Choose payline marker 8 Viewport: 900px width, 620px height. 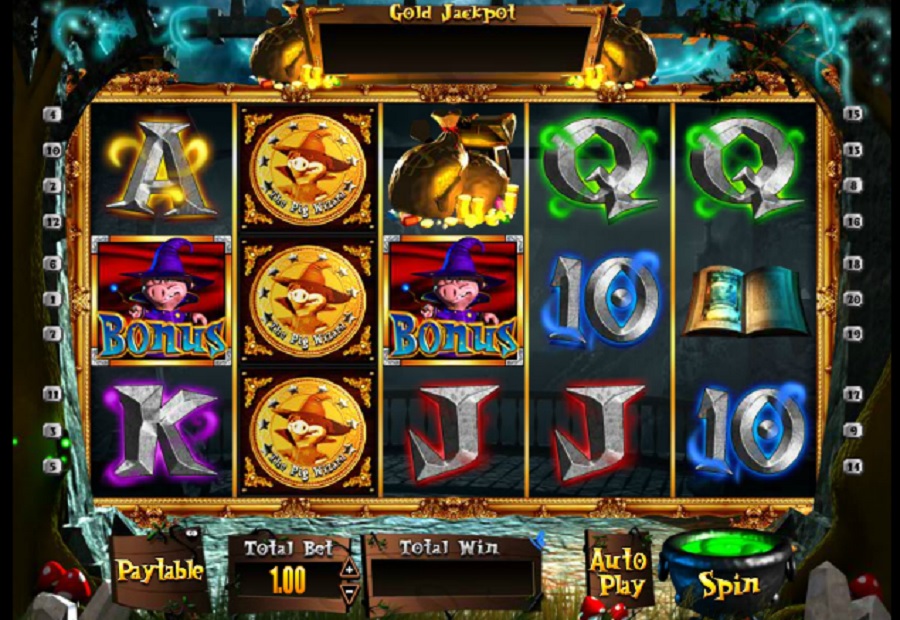tap(853, 186)
